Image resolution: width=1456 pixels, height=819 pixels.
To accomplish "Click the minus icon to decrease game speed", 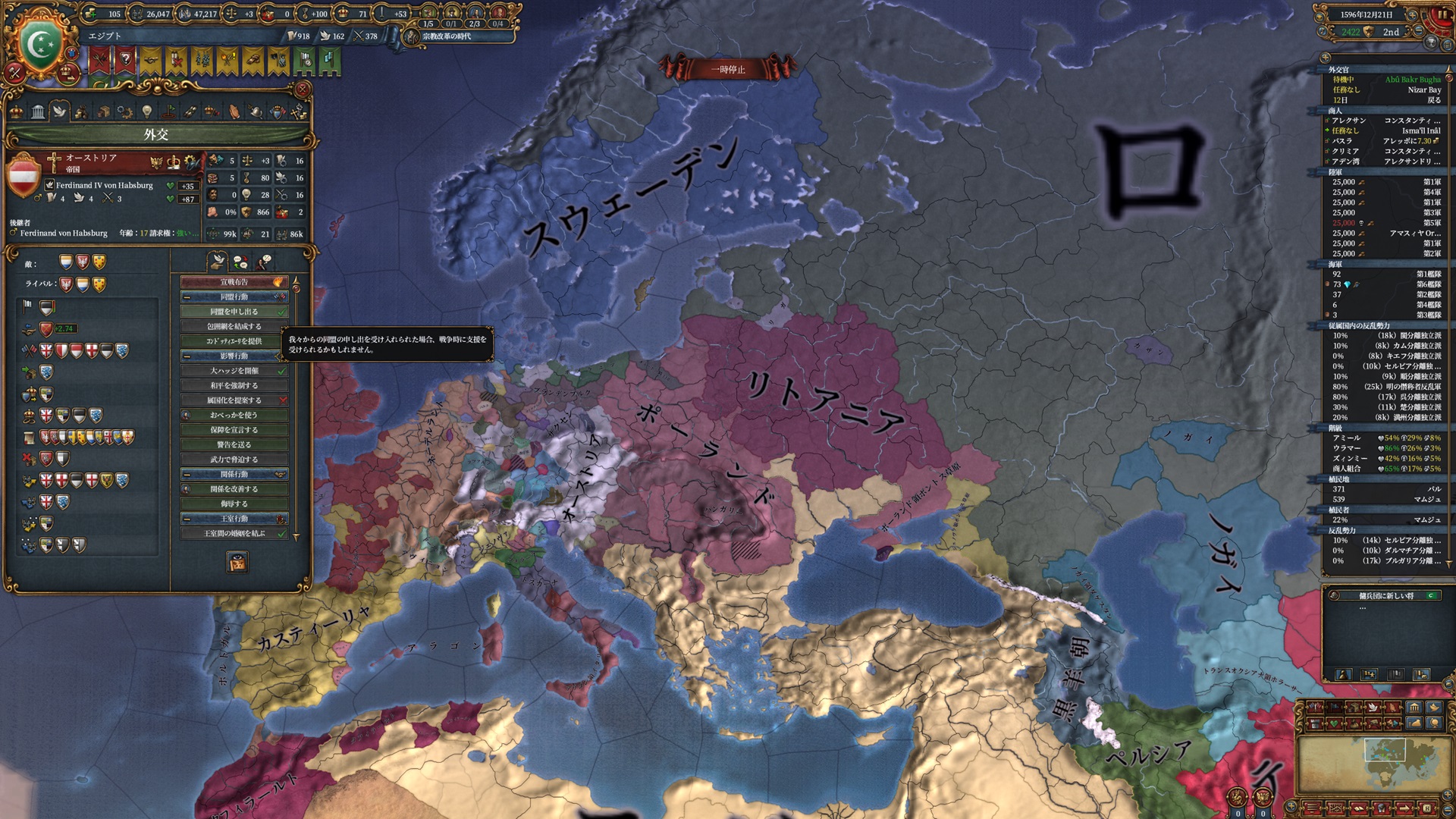I will click(1418, 30).
